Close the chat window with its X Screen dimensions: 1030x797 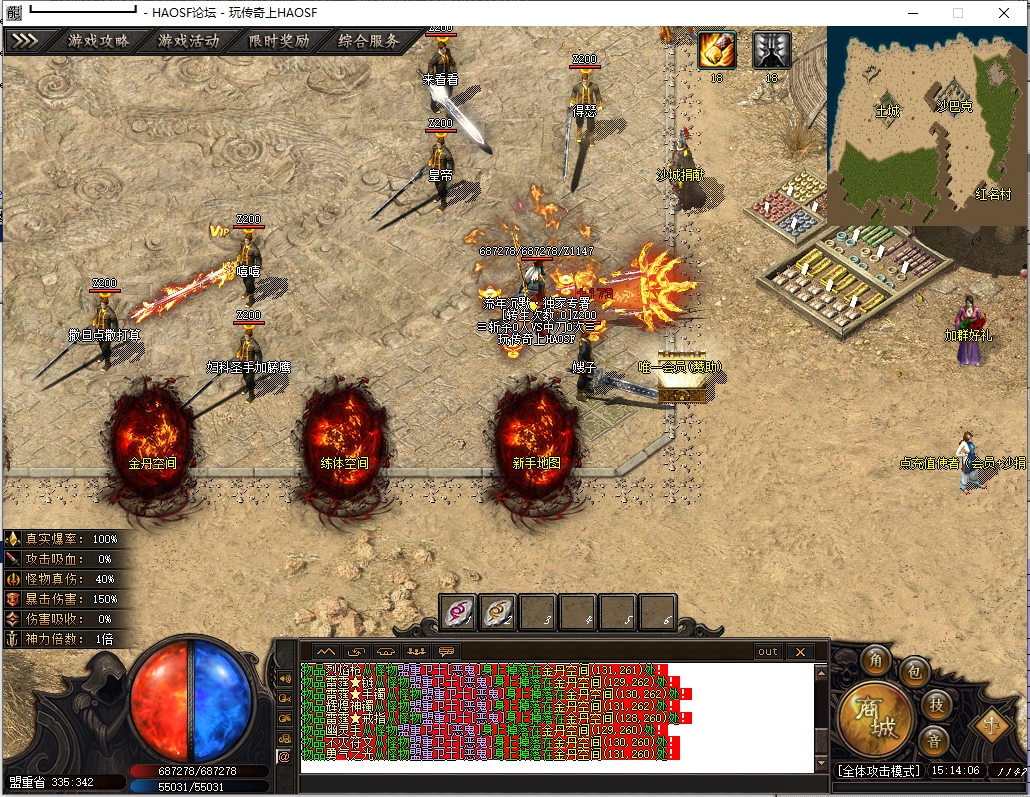coord(799,652)
